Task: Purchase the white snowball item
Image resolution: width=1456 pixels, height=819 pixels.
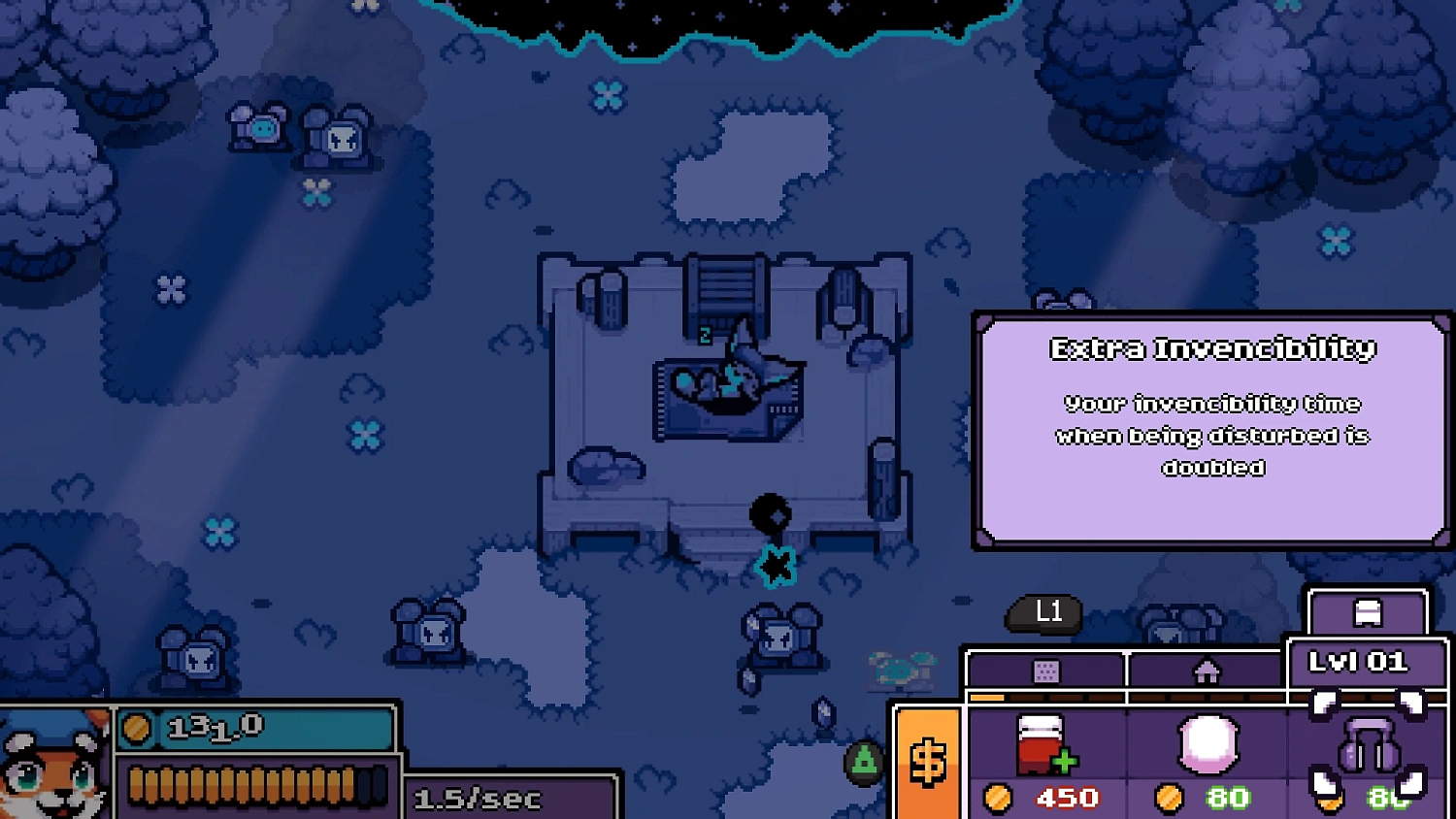Action: [x=1207, y=742]
